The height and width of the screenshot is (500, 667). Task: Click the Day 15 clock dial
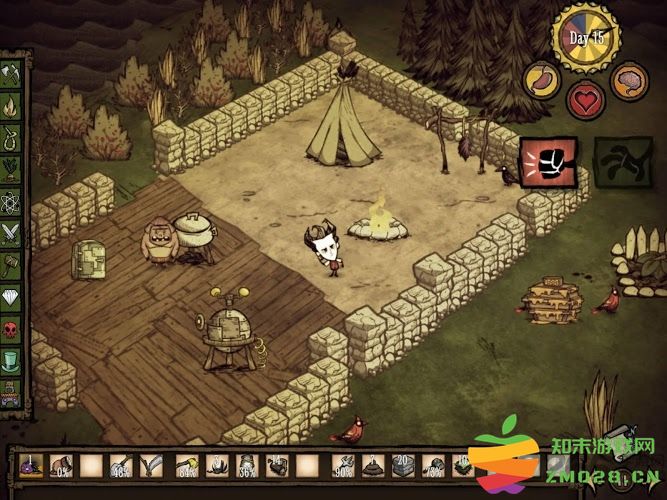click(586, 37)
